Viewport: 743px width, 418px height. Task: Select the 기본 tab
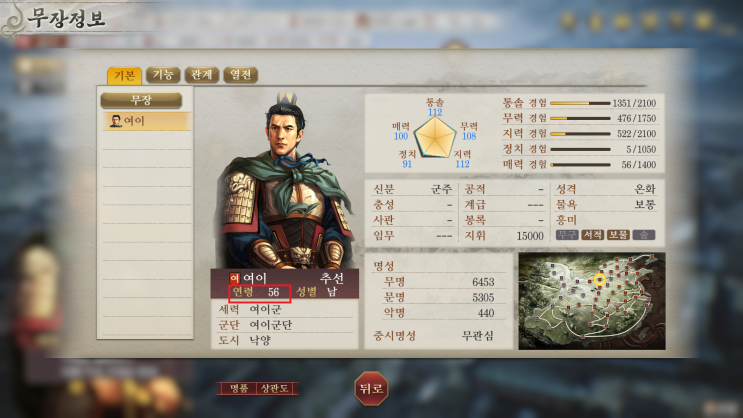point(124,75)
